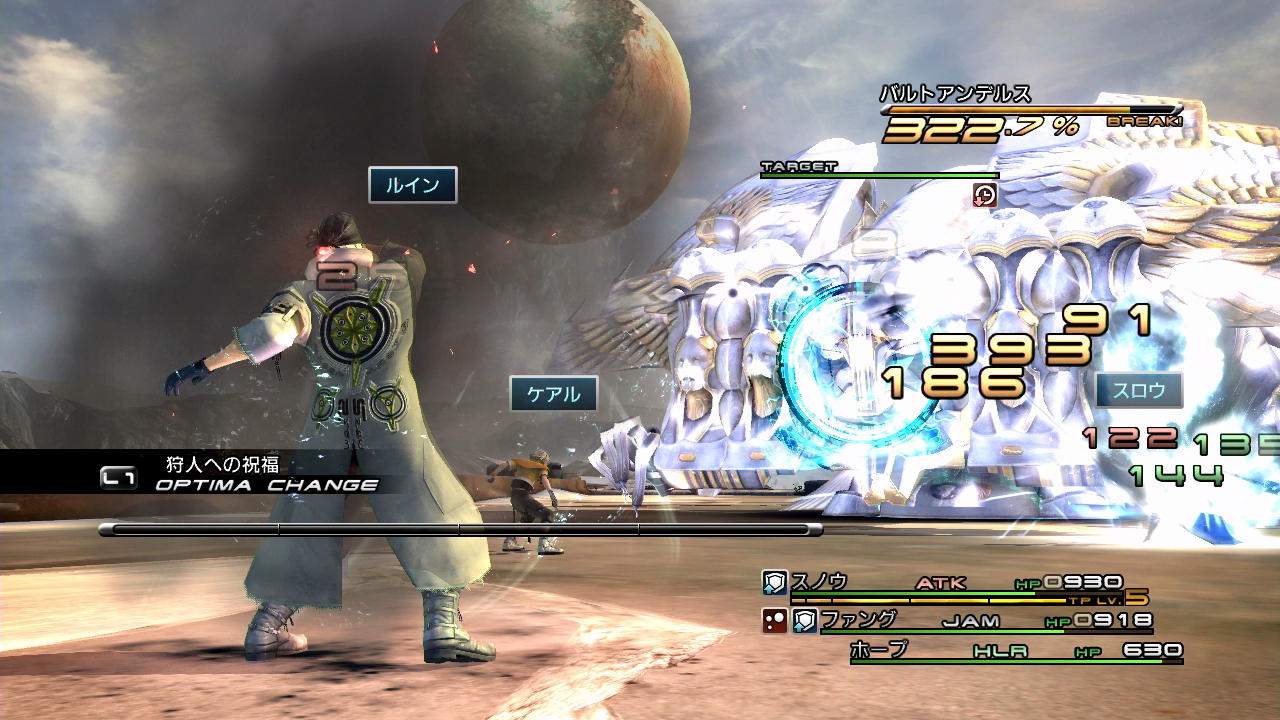This screenshot has width=1280, height=720.
Task: Select the スロウ command label
Action: pyautogui.click(x=1139, y=390)
